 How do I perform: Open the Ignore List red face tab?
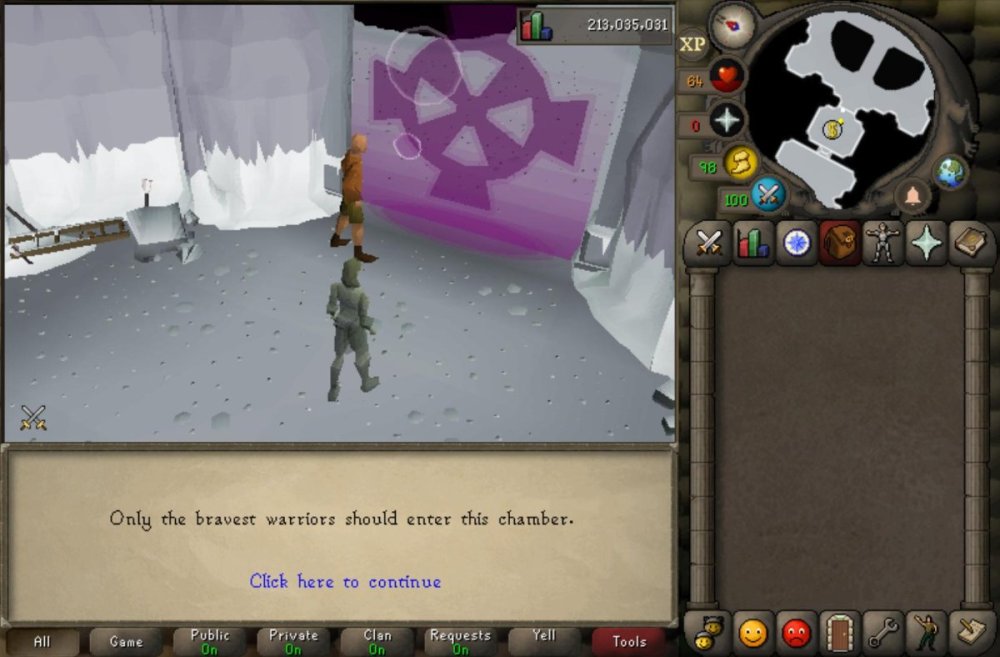(x=797, y=632)
